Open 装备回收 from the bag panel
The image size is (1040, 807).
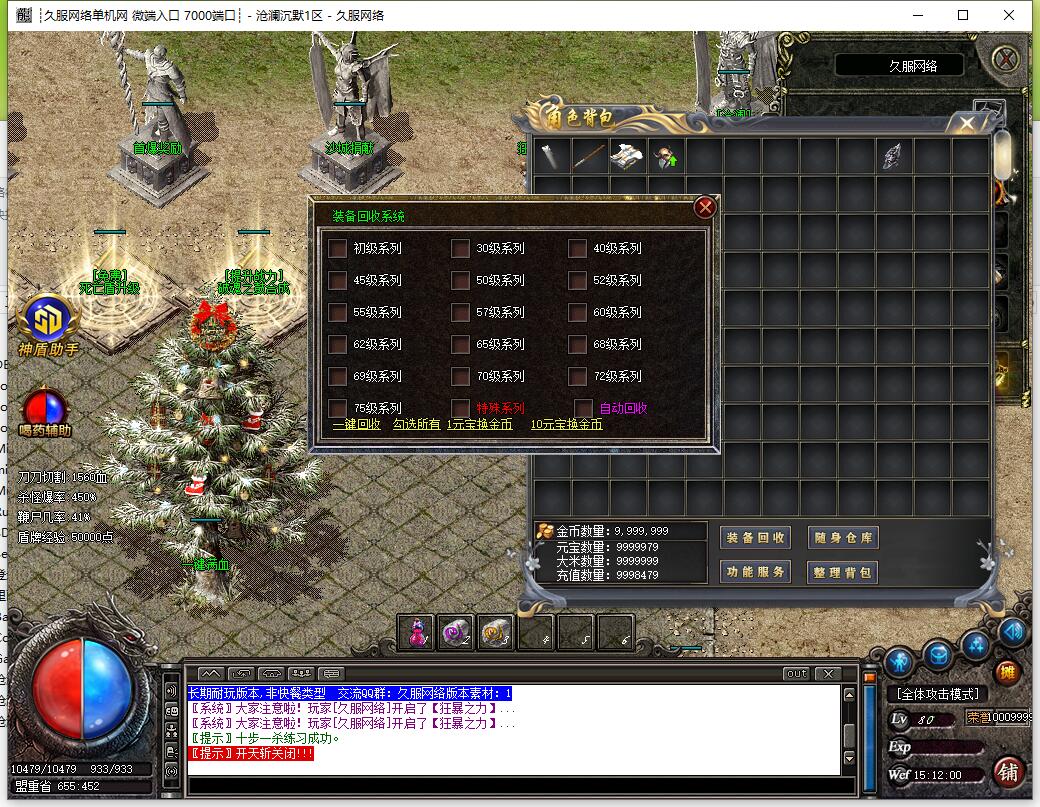coord(756,538)
